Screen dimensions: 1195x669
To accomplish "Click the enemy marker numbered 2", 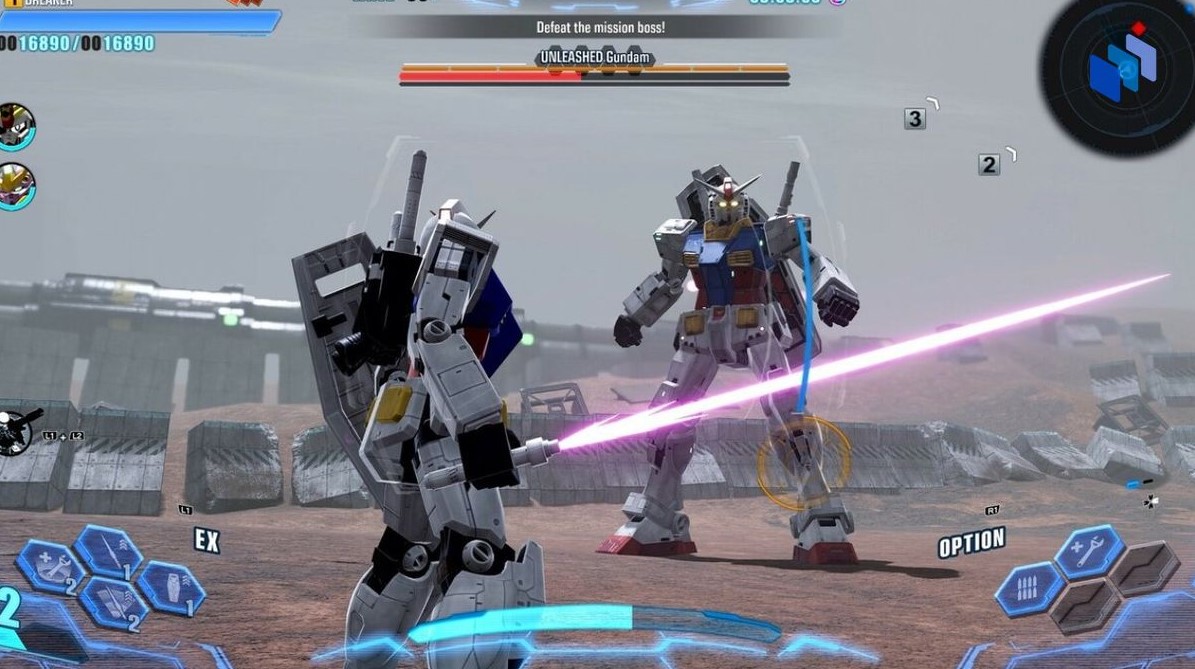I will click(989, 165).
